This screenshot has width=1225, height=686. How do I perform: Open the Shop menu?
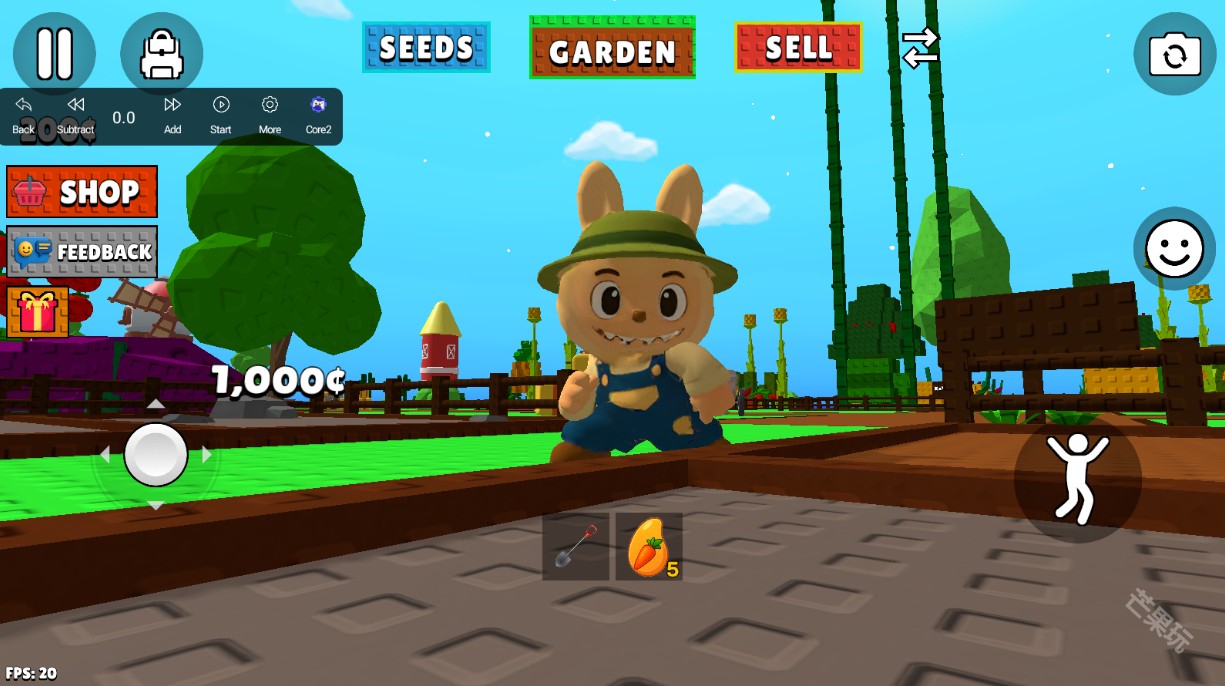82,191
